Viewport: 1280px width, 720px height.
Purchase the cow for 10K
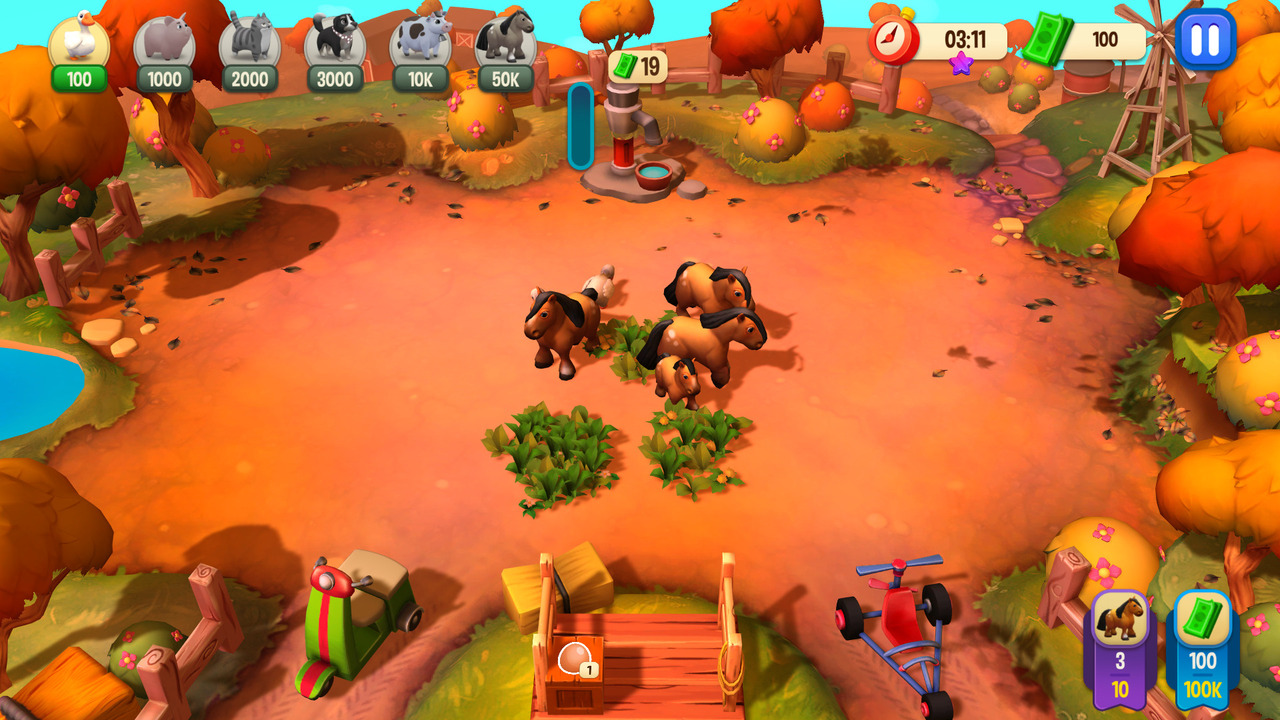point(419,40)
